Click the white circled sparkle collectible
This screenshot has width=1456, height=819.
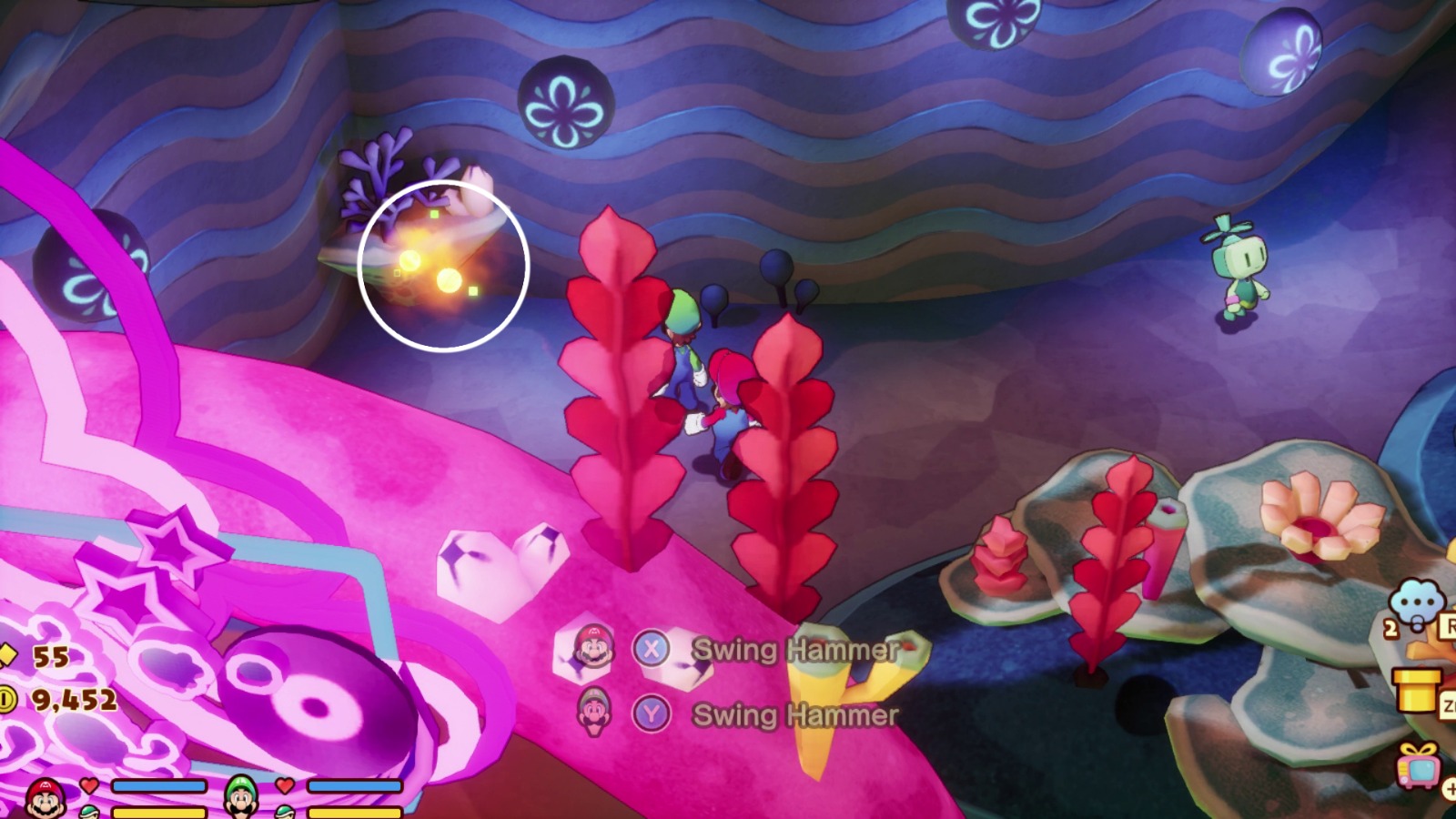[x=444, y=267]
